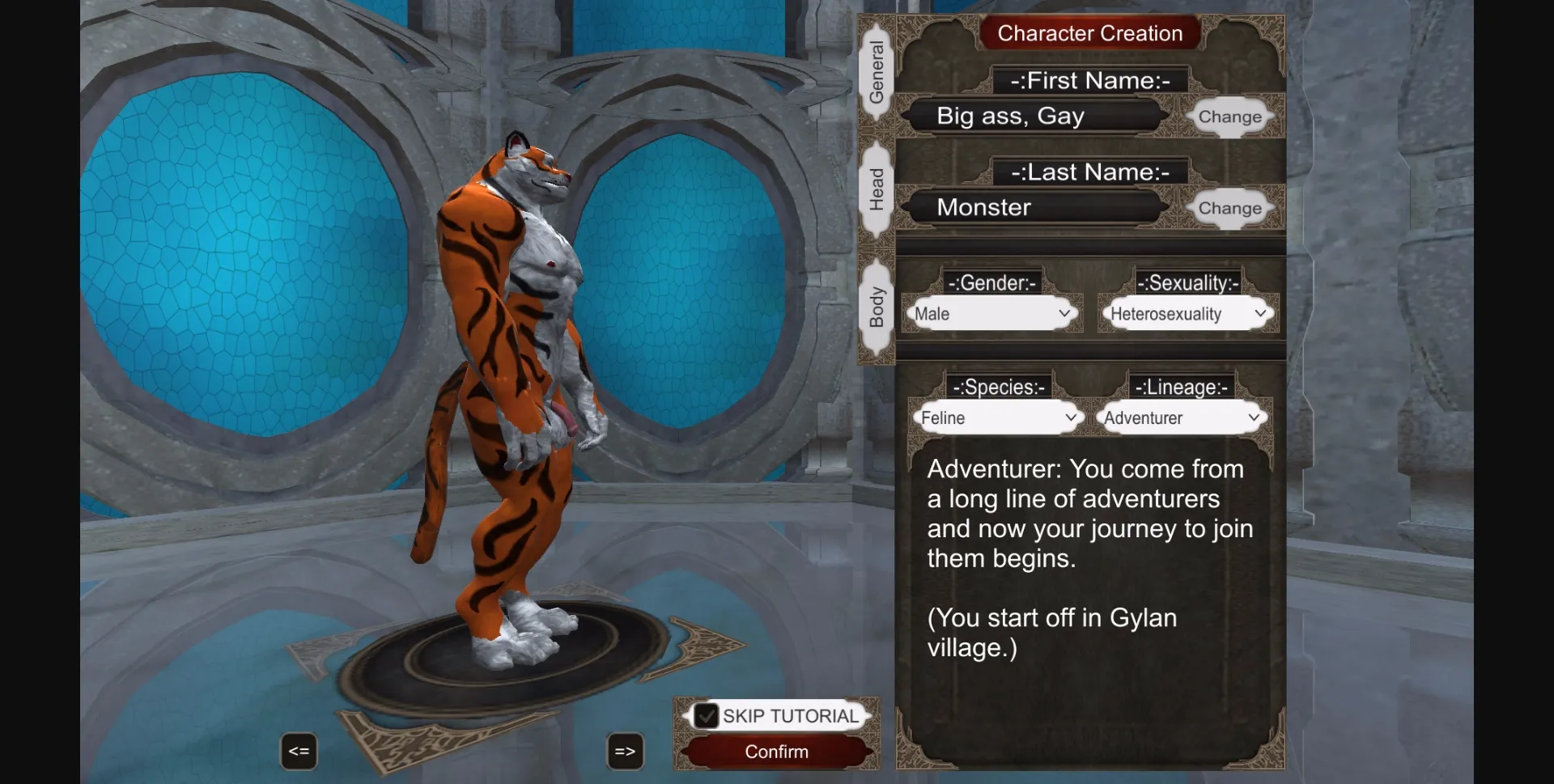Toggle the Skip Tutorial checkbox
1554x784 pixels.
(707, 716)
